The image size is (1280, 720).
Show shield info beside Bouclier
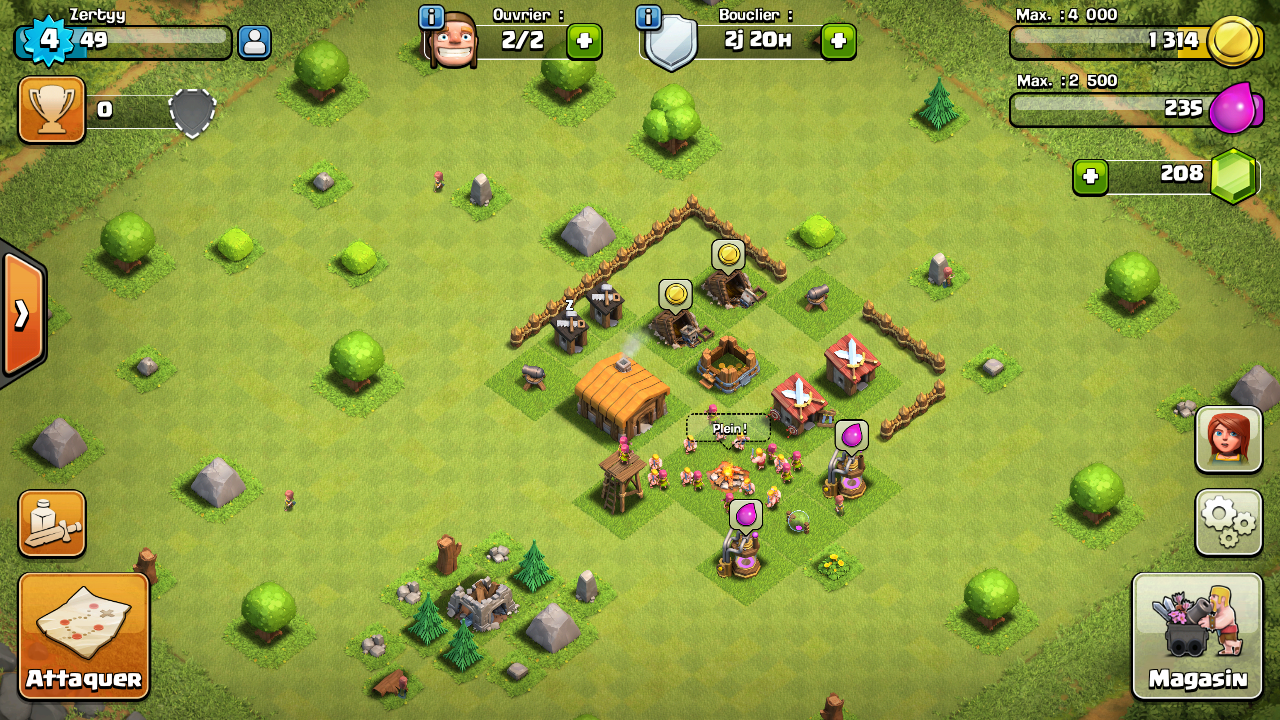click(x=648, y=17)
